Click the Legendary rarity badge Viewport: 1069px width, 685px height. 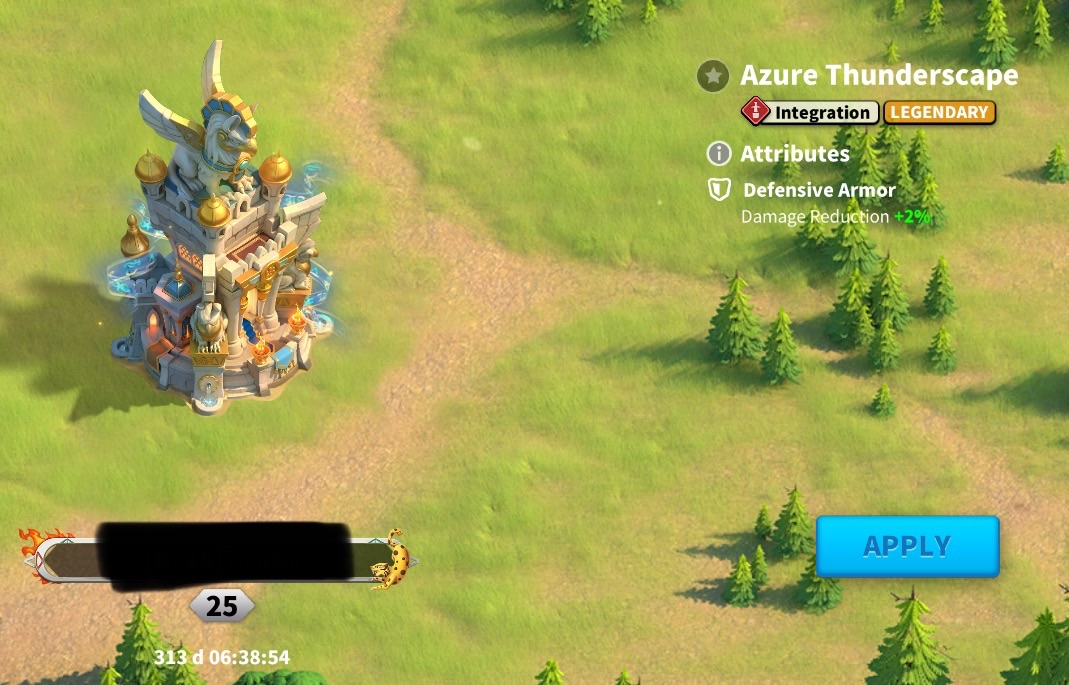[939, 112]
